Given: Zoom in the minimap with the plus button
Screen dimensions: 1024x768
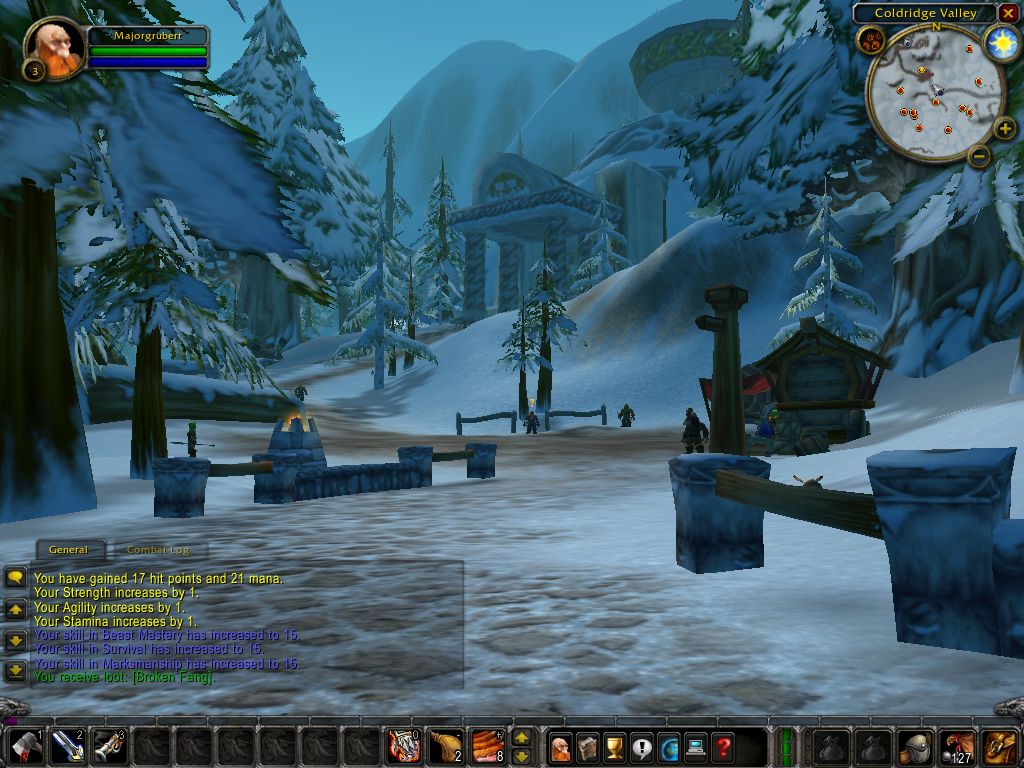Looking at the screenshot, I should click(1005, 128).
